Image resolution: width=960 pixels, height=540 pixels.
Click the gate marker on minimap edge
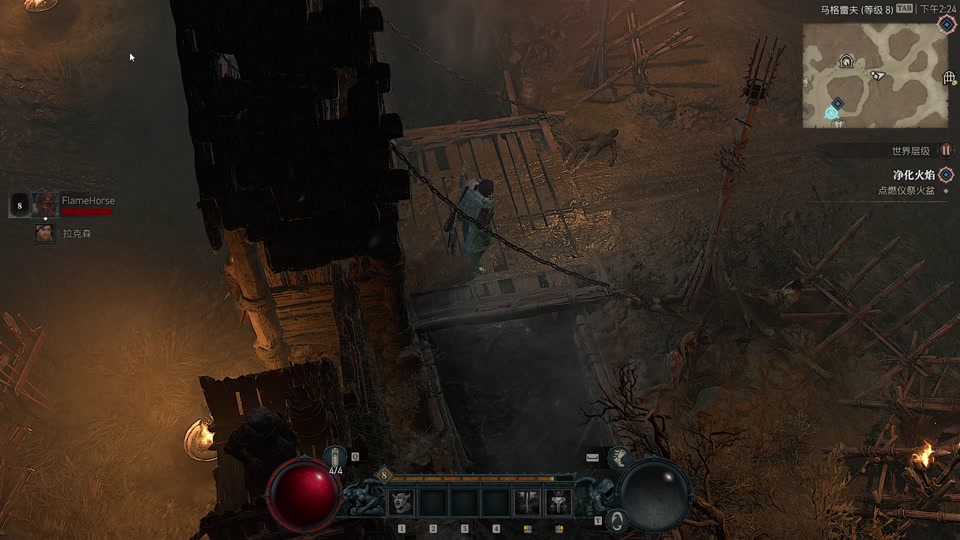click(949, 77)
